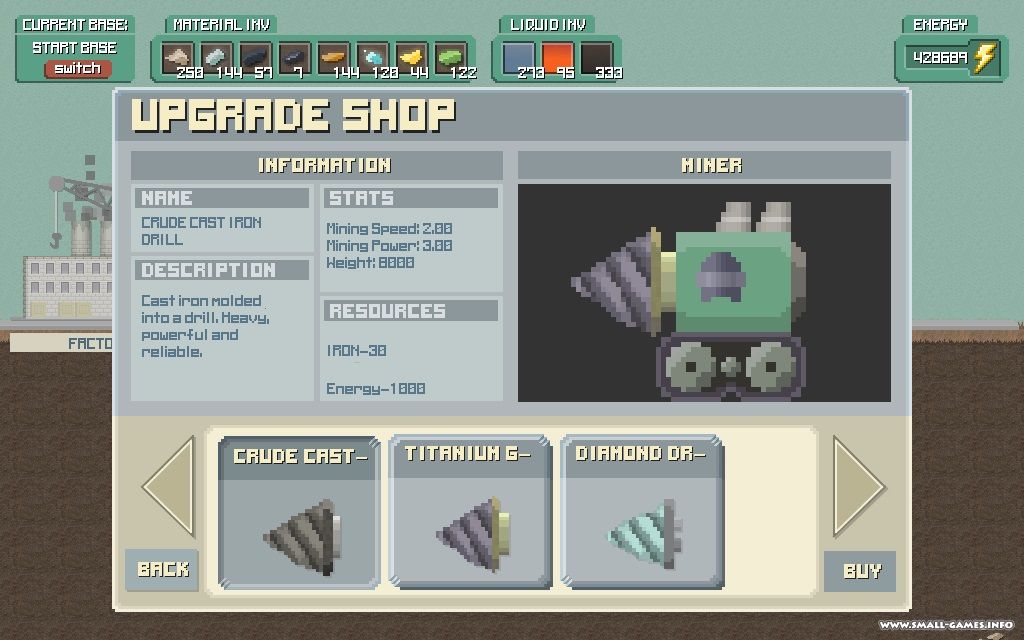Image resolution: width=1024 pixels, height=640 pixels.
Task: Switch the current base
Action: tap(77, 68)
